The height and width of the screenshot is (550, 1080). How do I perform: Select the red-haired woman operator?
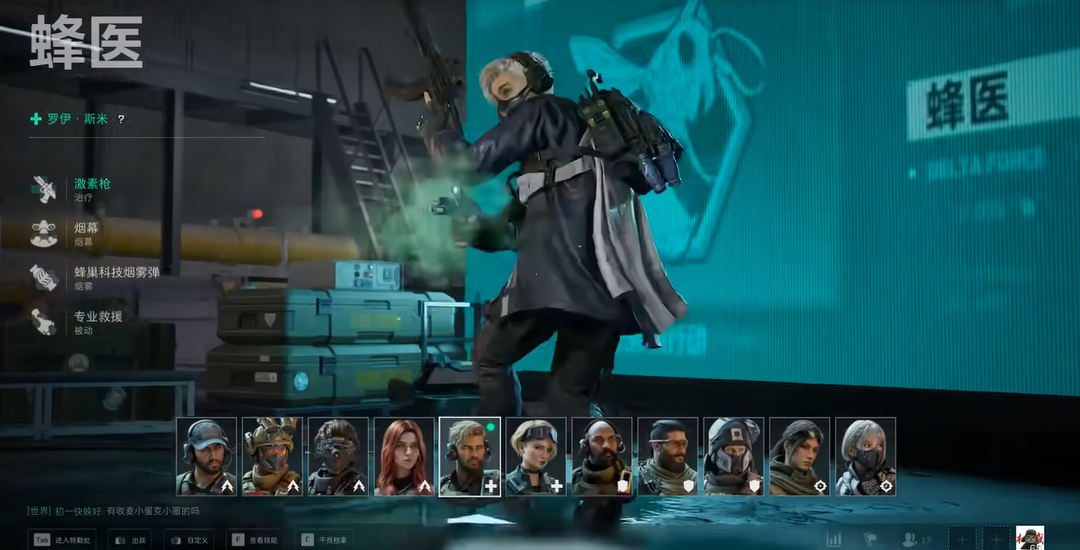pos(404,456)
